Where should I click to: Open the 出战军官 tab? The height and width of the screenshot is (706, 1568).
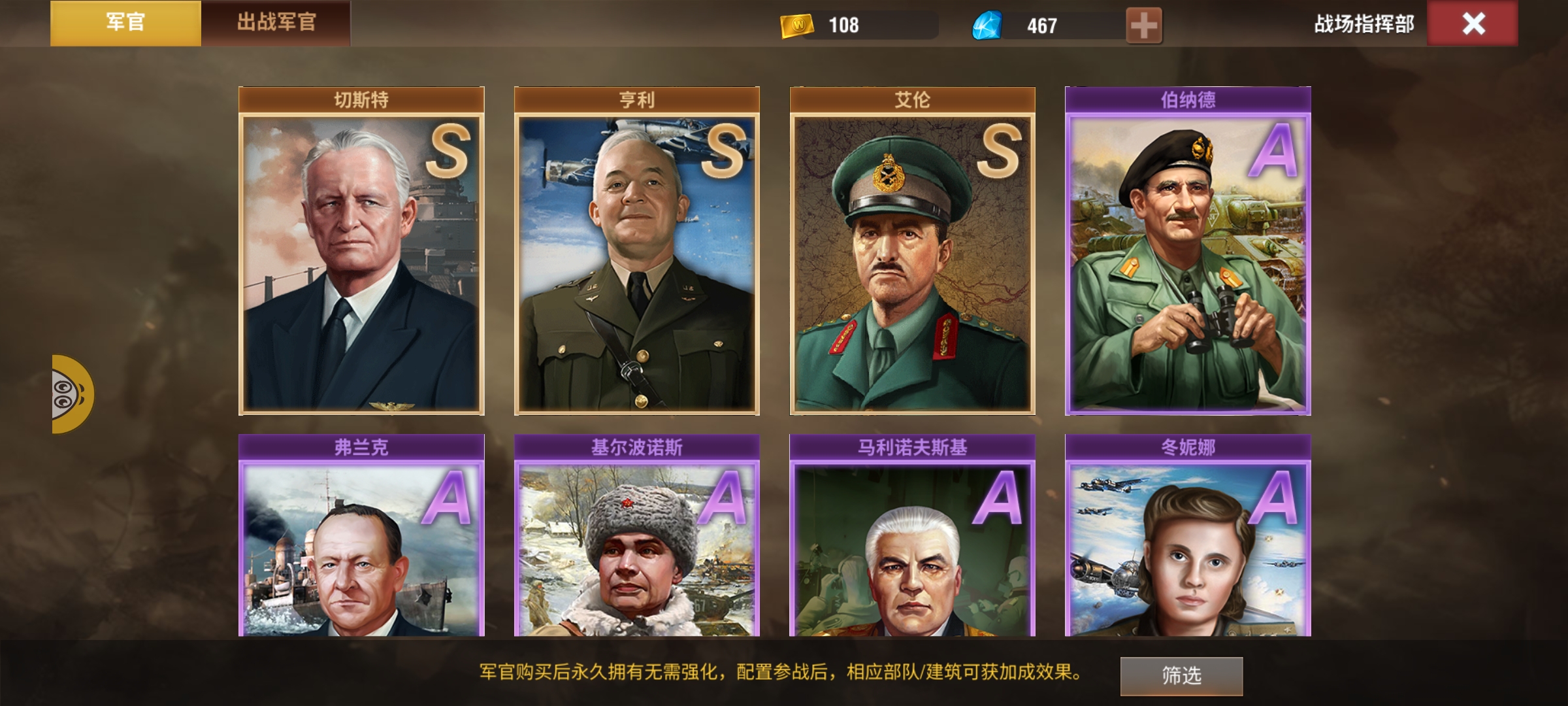pos(276,23)
